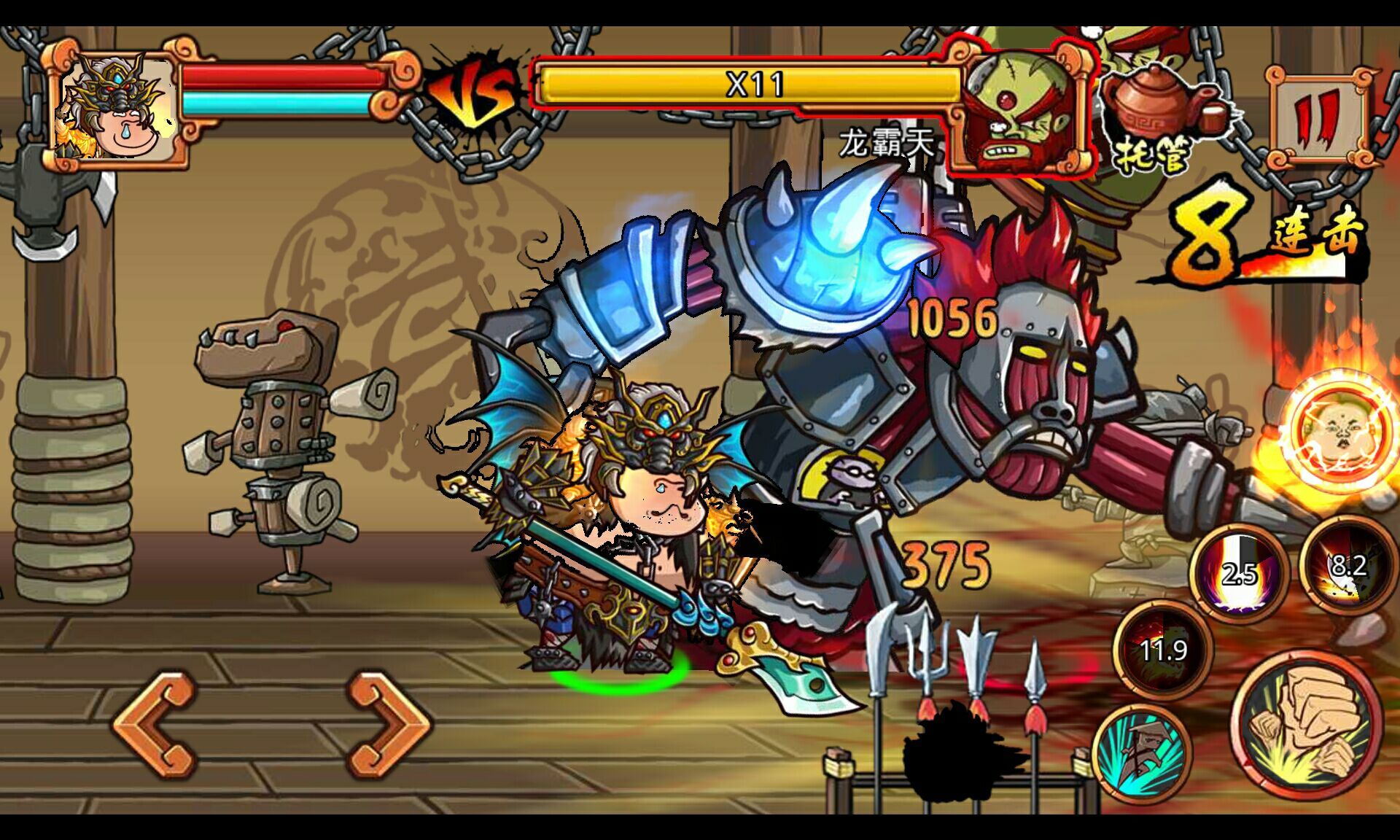Attack with the fist punch button
1400x840 pixels.
tap(1309, 724)
